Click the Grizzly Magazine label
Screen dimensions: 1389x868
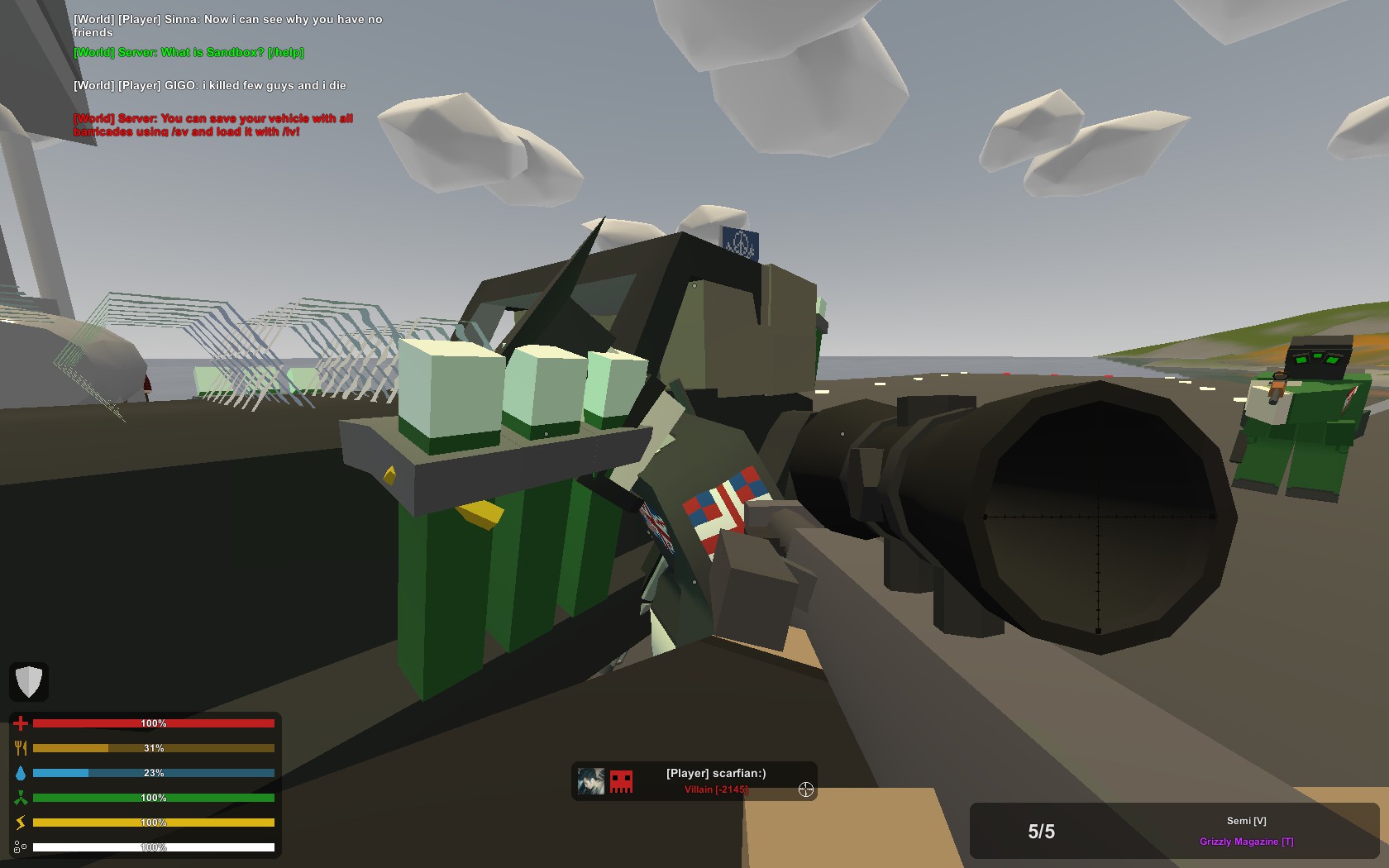(x=1246, y=842)
